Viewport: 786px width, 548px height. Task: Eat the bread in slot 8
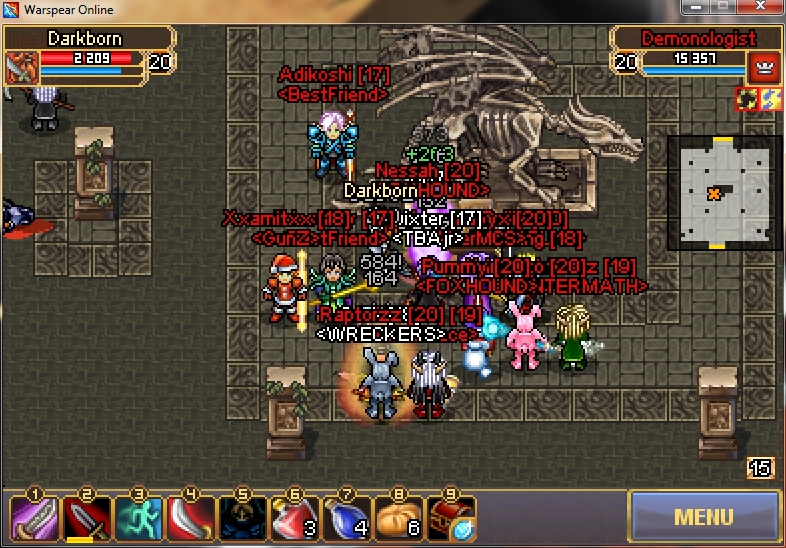[398, 519]
